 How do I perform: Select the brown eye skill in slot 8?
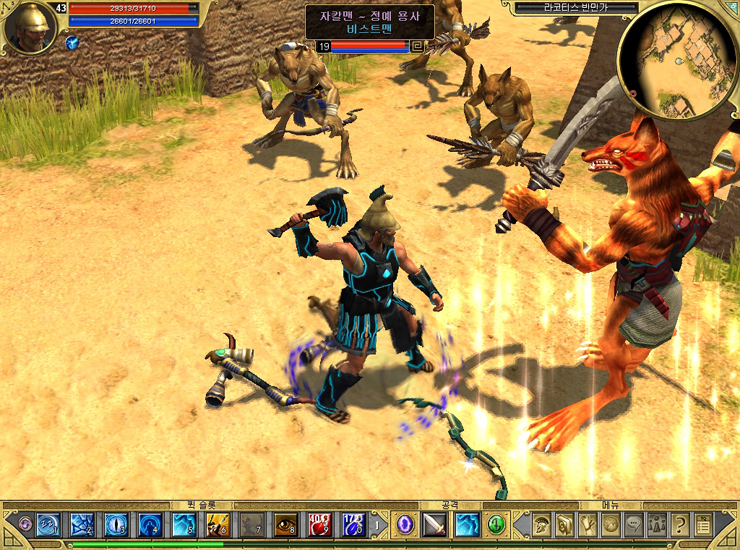point(285,524)
